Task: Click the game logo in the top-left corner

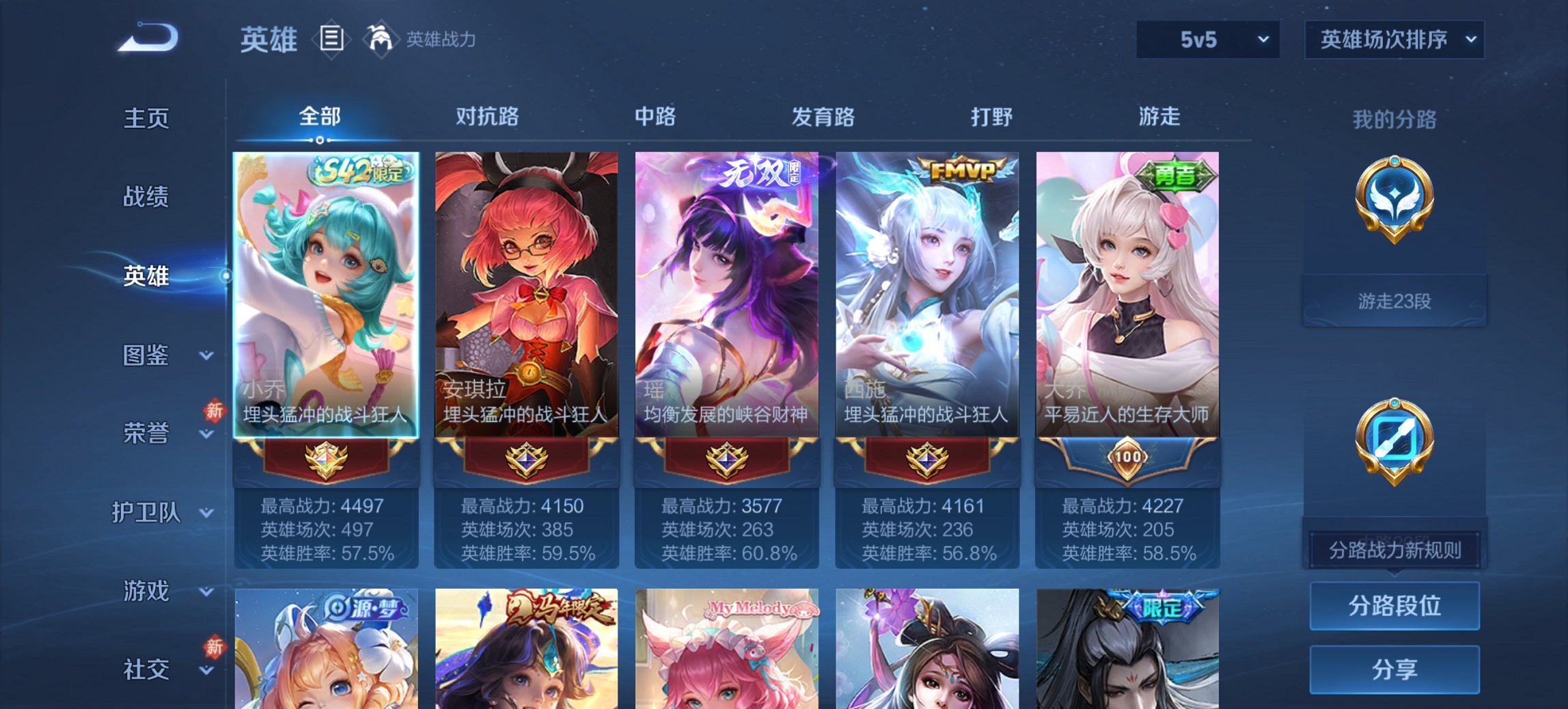Action: (147, 38)
